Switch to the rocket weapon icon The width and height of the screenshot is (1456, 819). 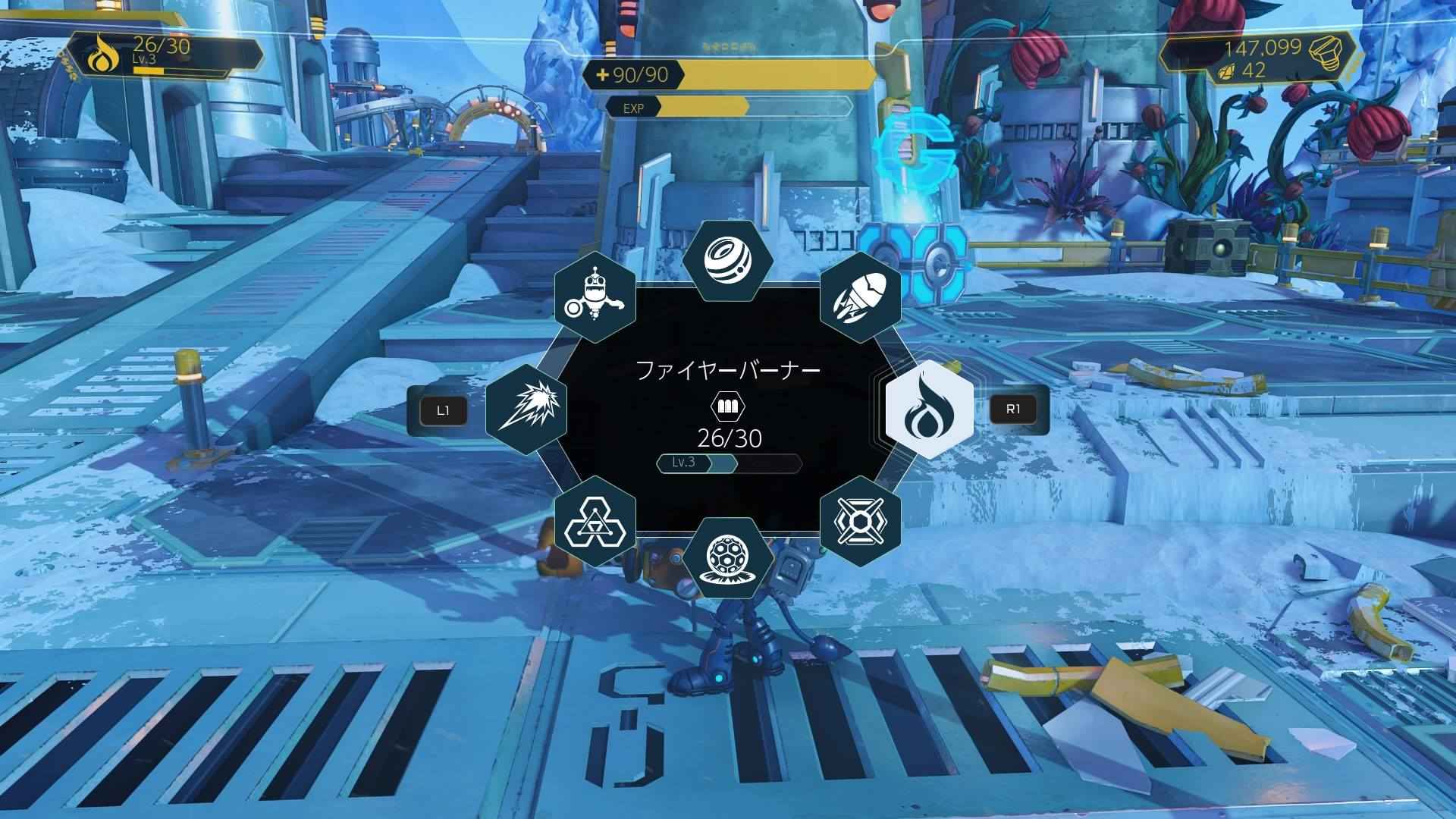tap(860, 294)
